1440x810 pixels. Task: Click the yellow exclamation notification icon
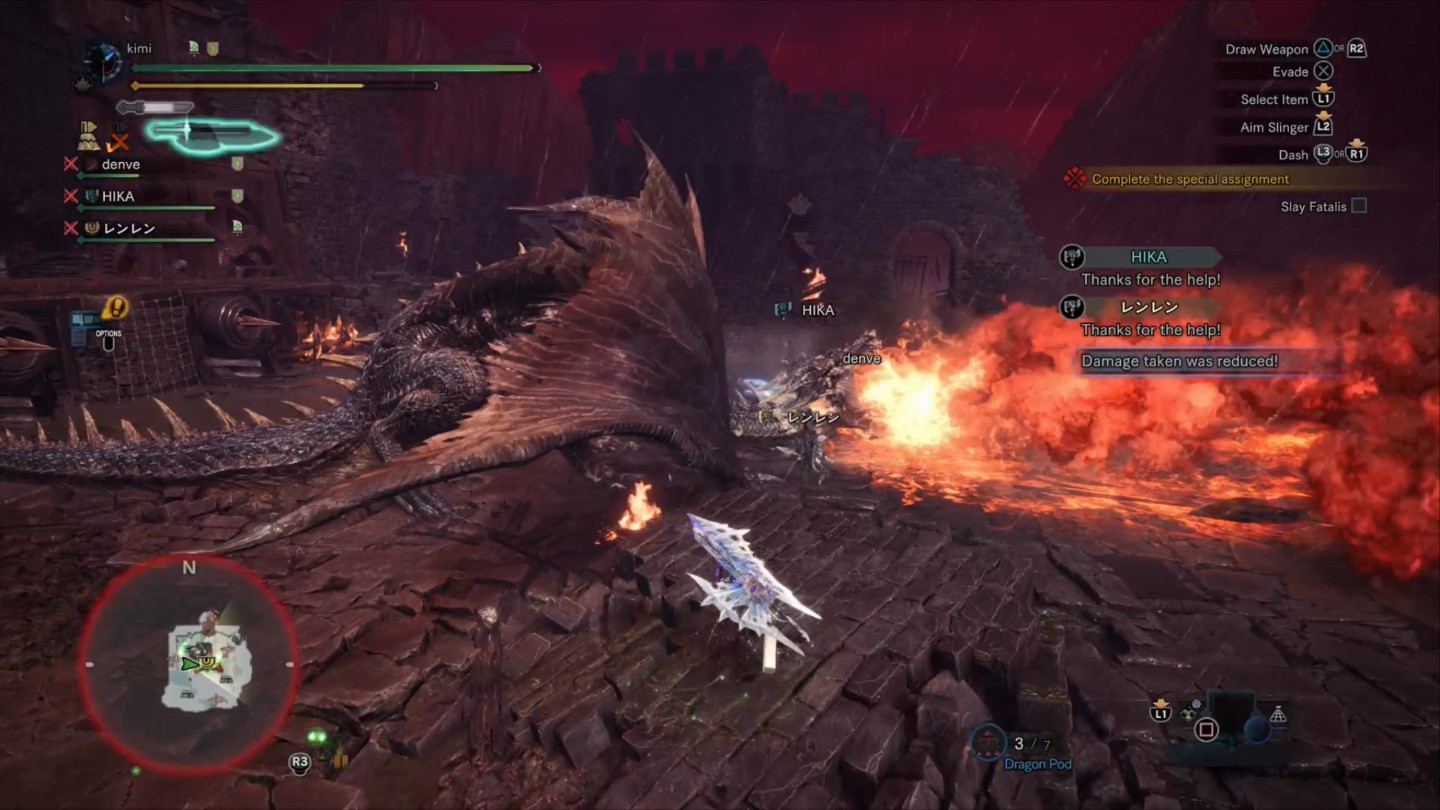(115, 307)
